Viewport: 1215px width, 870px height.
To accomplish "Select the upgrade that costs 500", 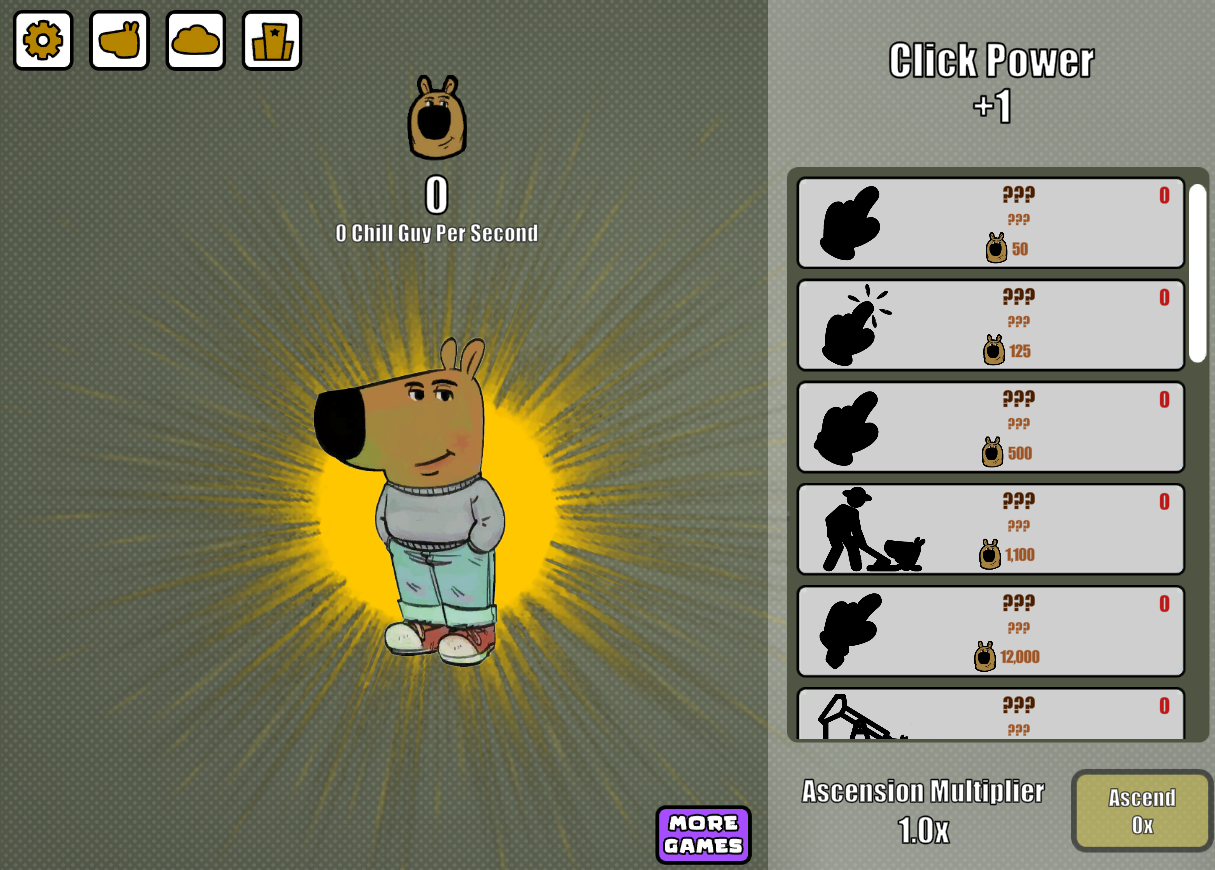I will pyautogui.click(x=990, y=427).
